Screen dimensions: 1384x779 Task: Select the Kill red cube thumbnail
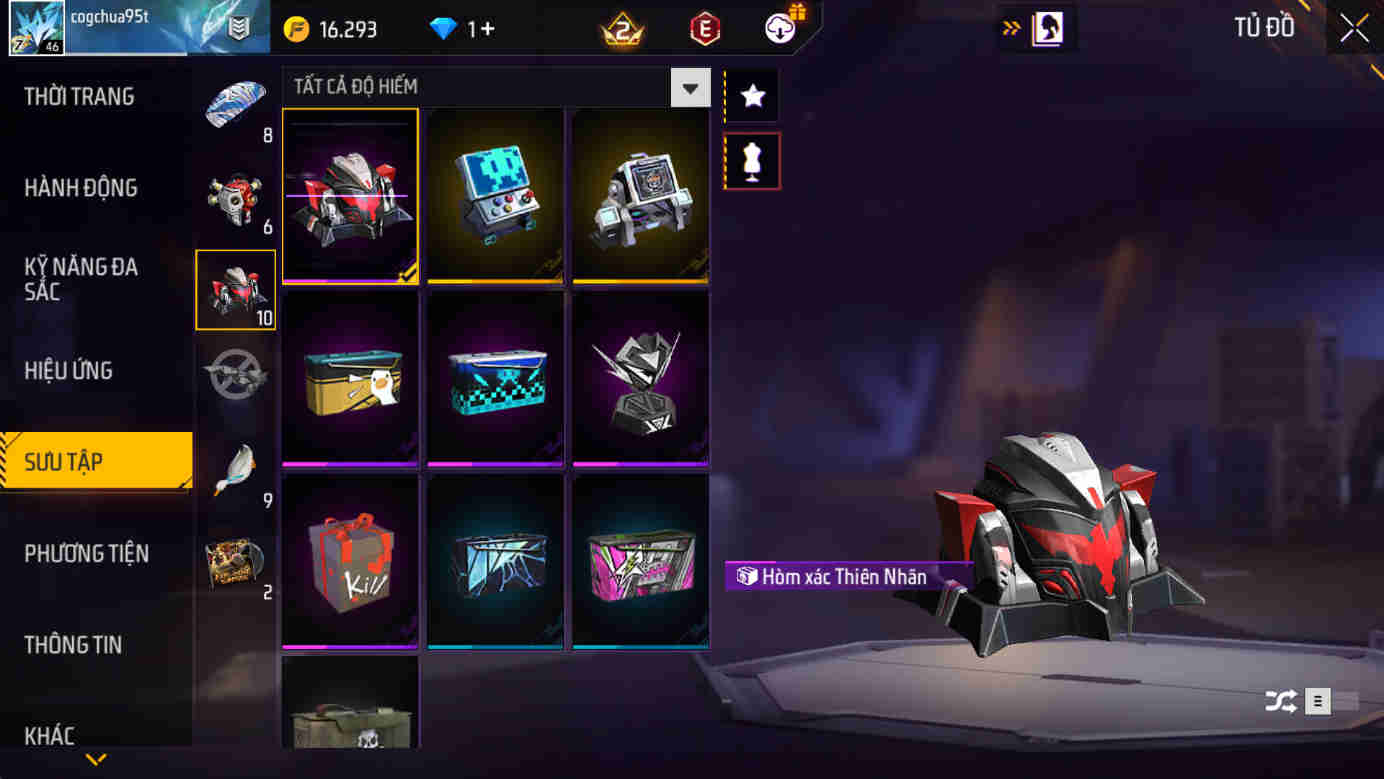[x=350, y=560]
